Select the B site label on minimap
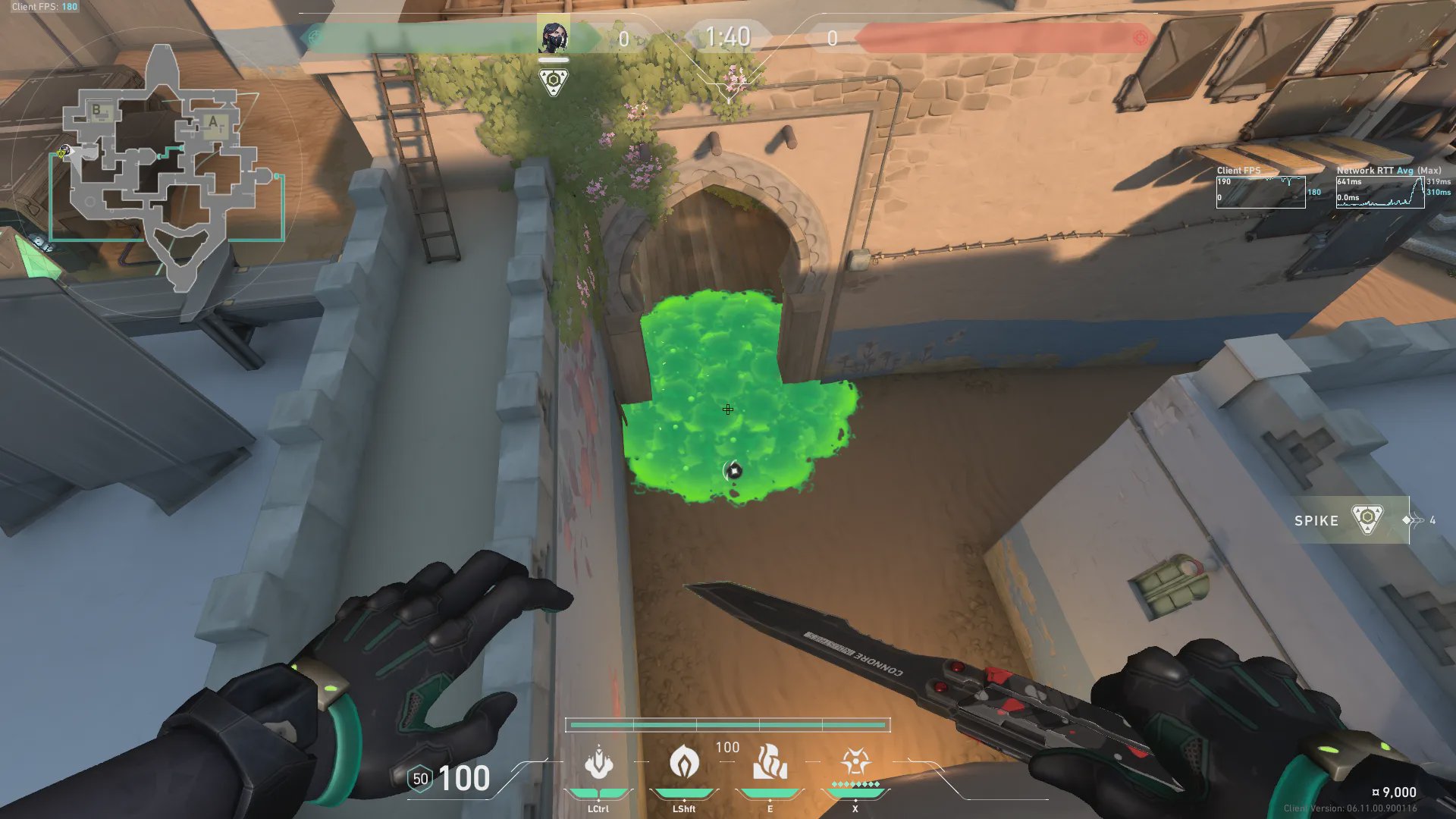 coord(97,111)
